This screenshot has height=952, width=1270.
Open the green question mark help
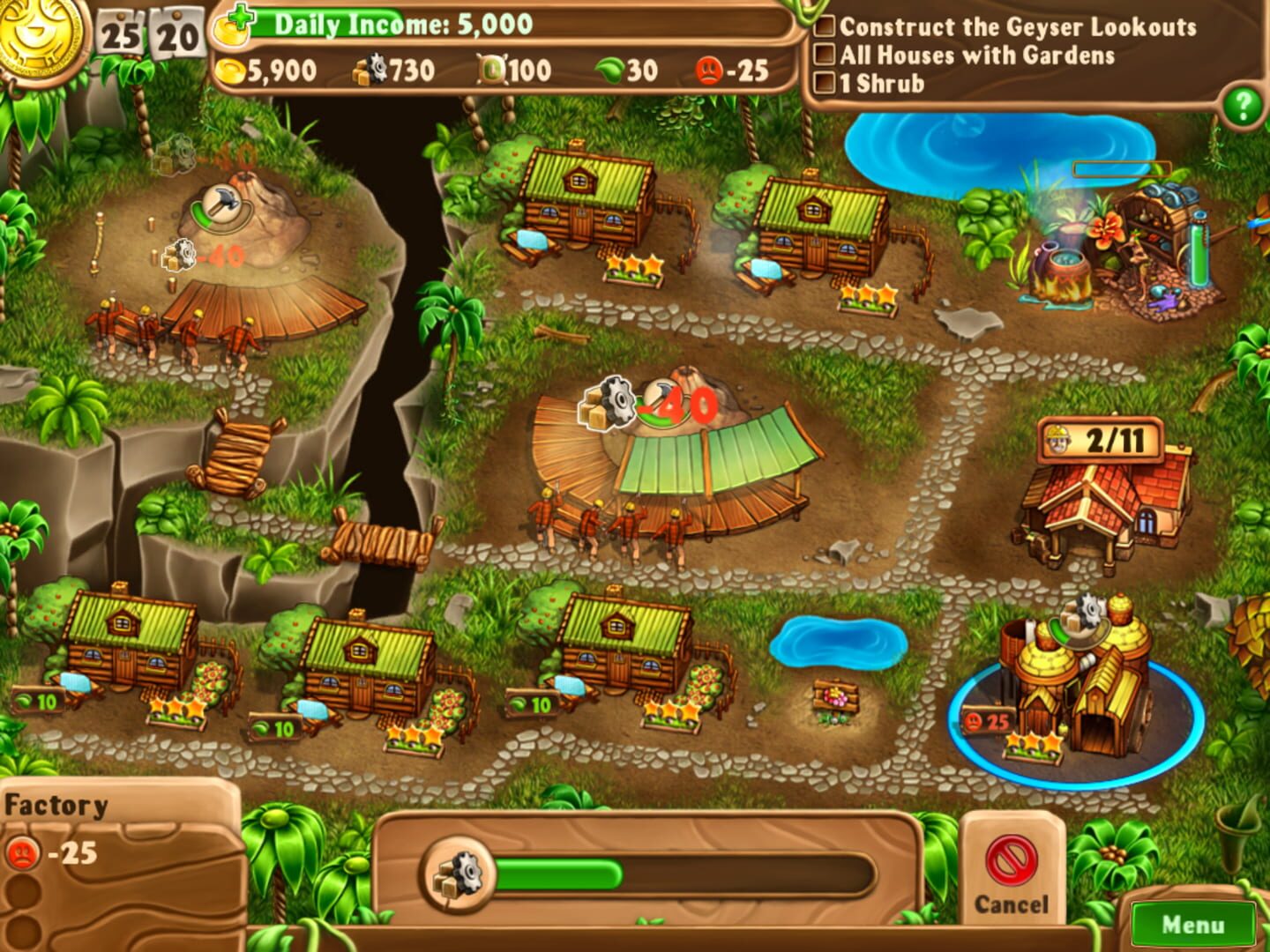tap(1241, 106)
